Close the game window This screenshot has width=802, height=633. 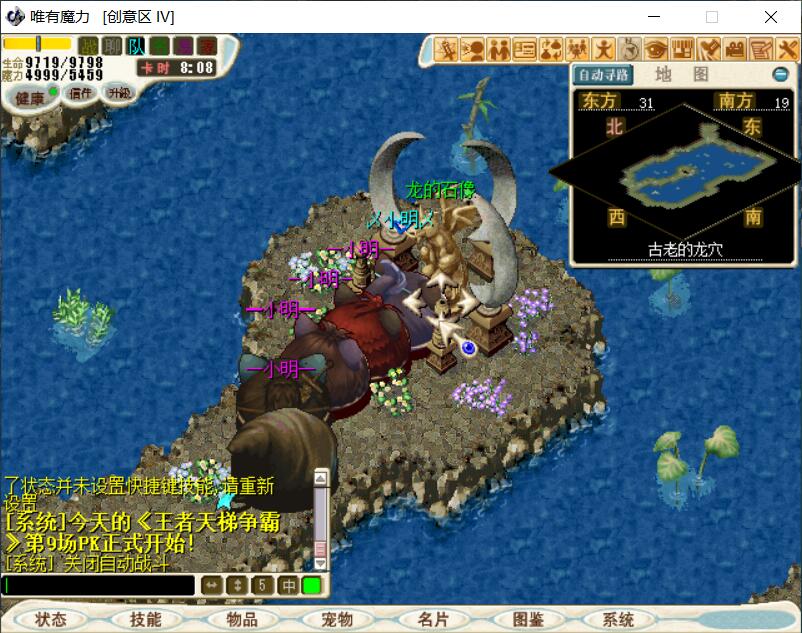tap(771, 17)
